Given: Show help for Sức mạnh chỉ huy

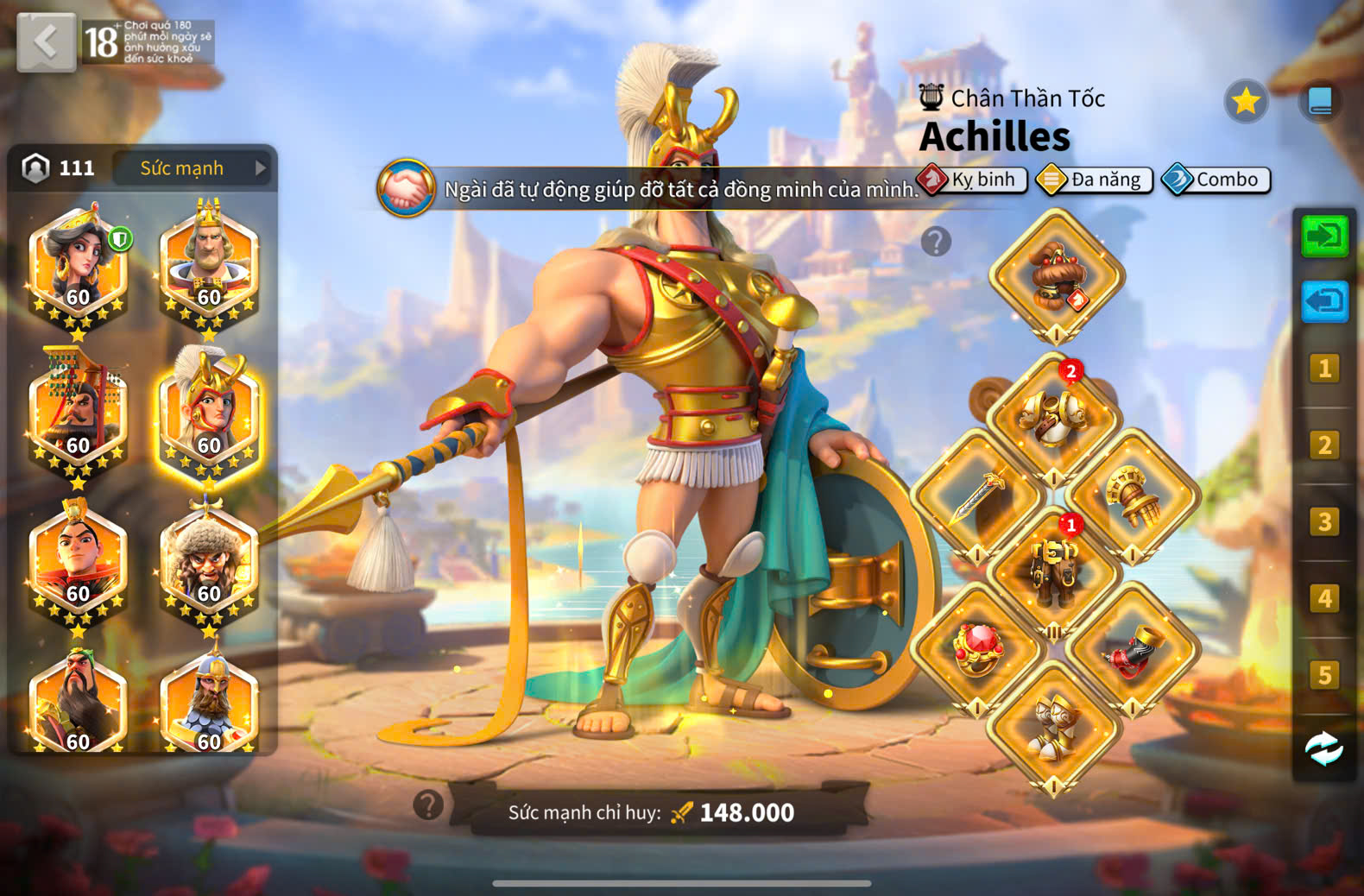Looking at the screenshot, I should [428, 805].
